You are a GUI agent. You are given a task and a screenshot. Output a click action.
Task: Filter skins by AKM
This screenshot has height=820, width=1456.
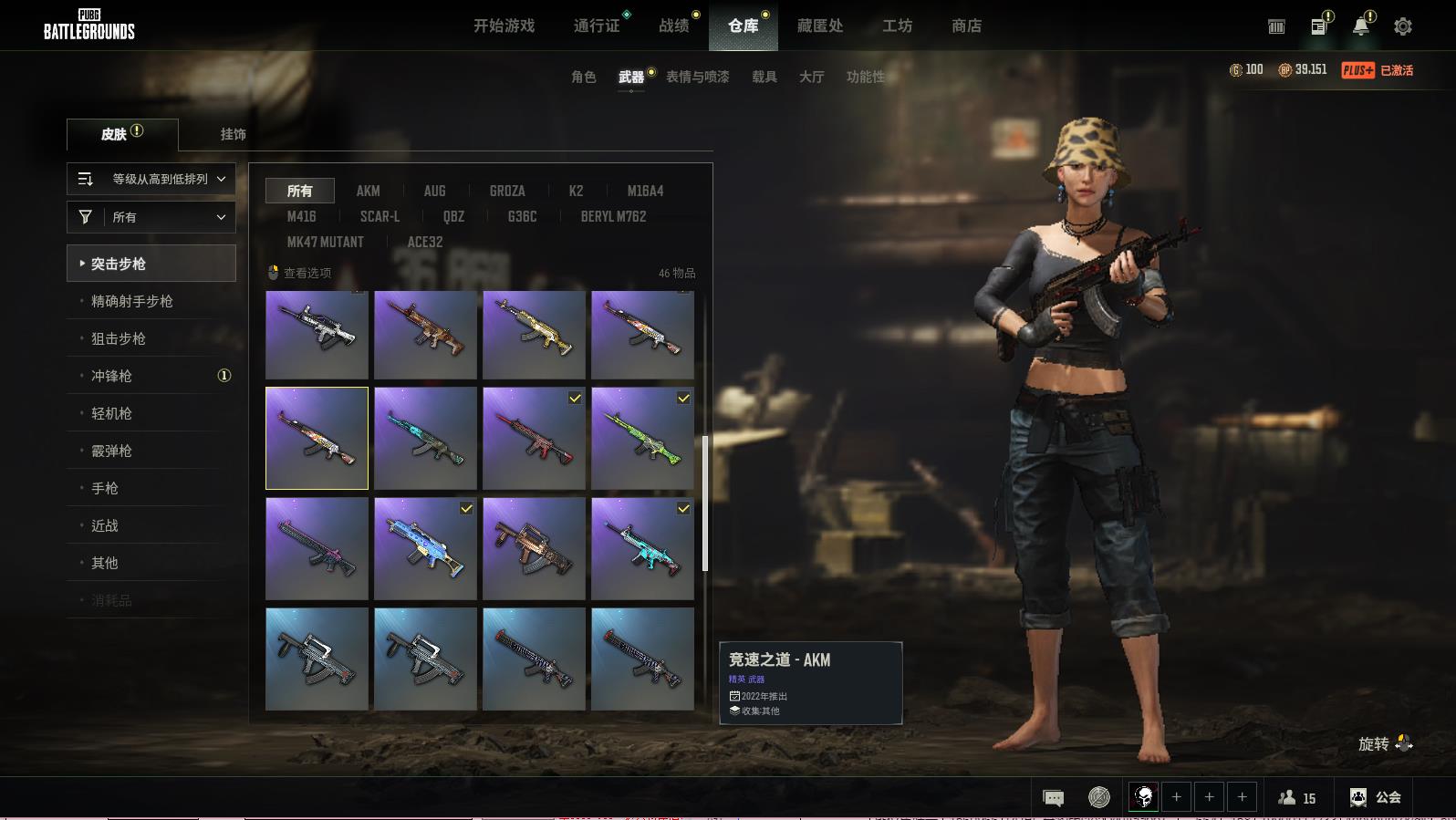(x=368, y=191)
